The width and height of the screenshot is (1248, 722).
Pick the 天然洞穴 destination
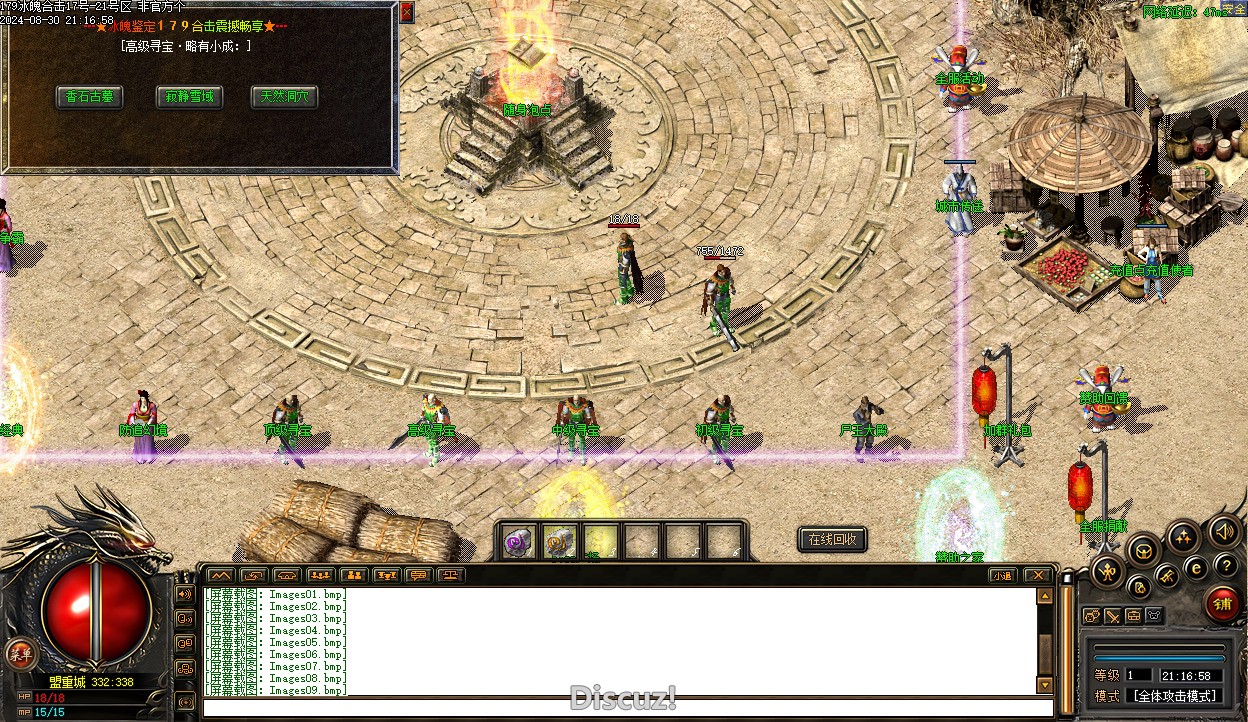point(285,97)
